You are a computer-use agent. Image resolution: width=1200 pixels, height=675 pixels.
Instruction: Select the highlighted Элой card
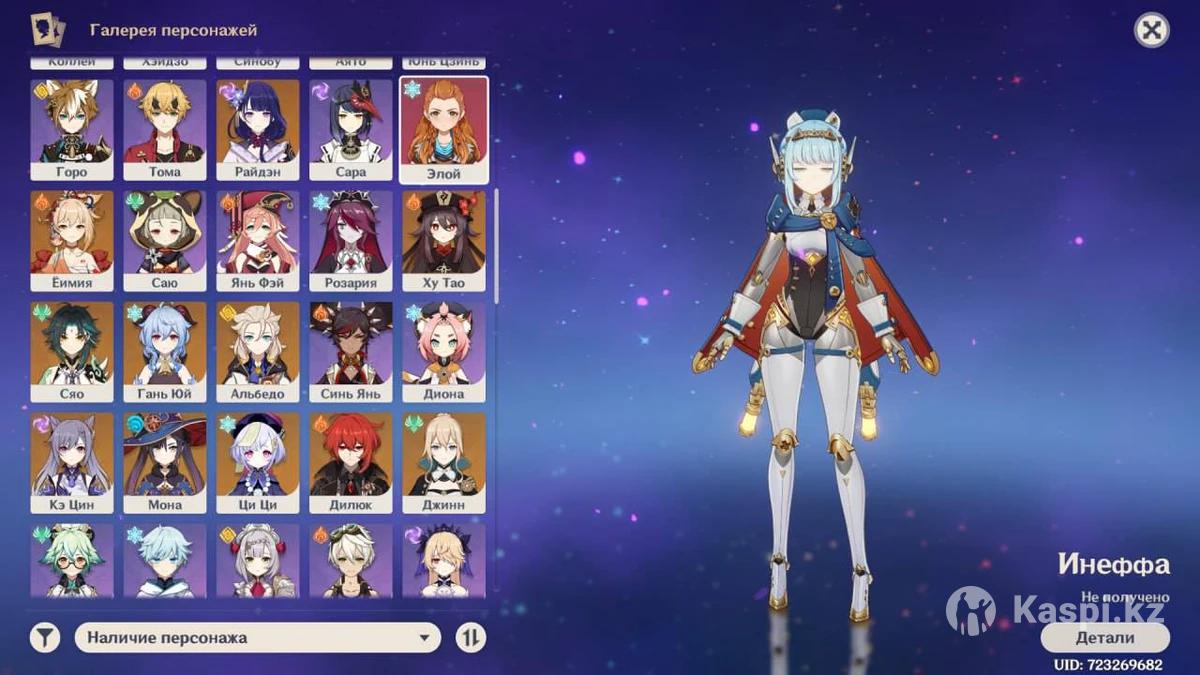tap(444, 129)
